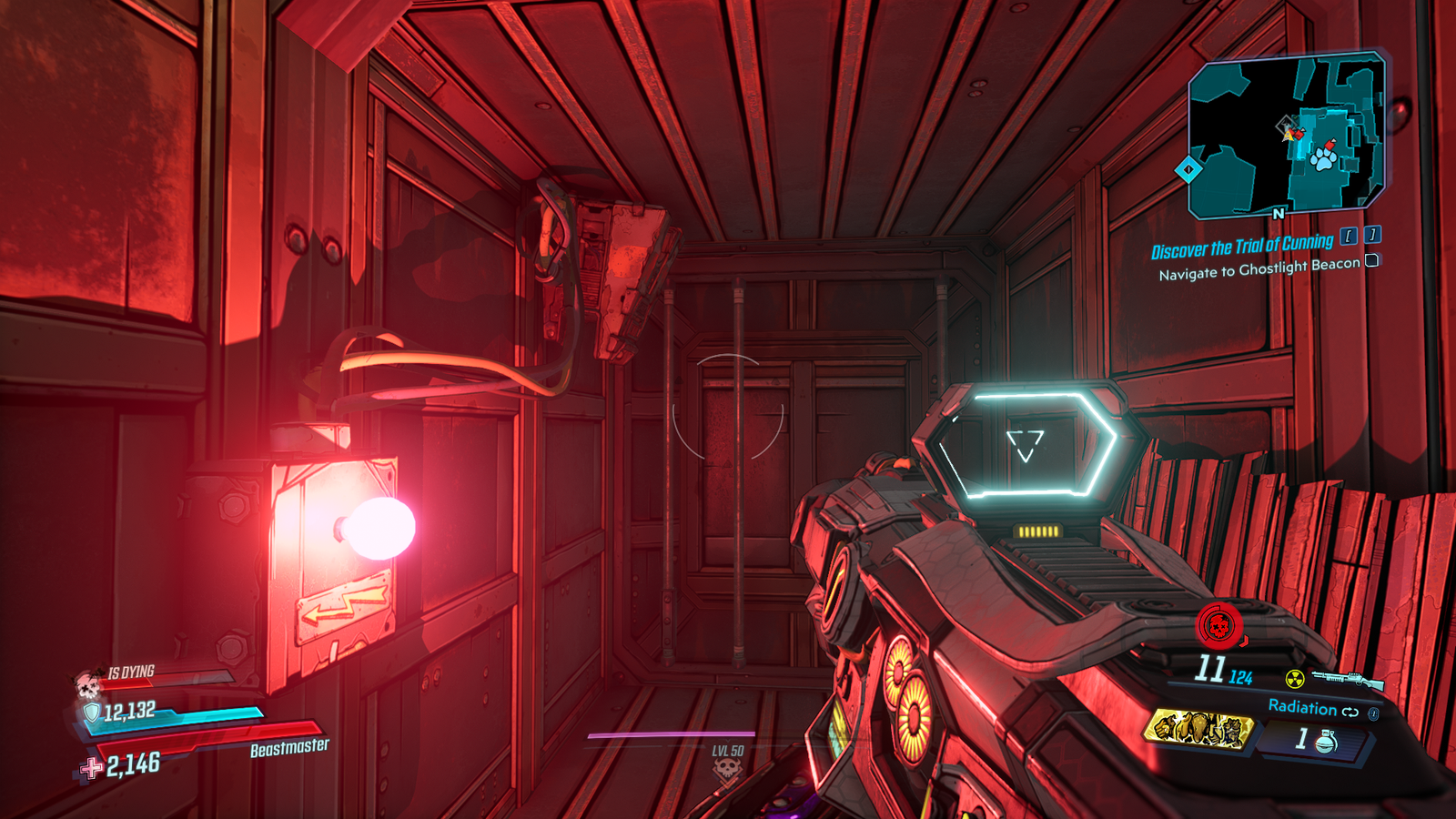Click the paw print icon on the minimap
The height and width of the screenshot is (819, 1456).
(1326, 162)
